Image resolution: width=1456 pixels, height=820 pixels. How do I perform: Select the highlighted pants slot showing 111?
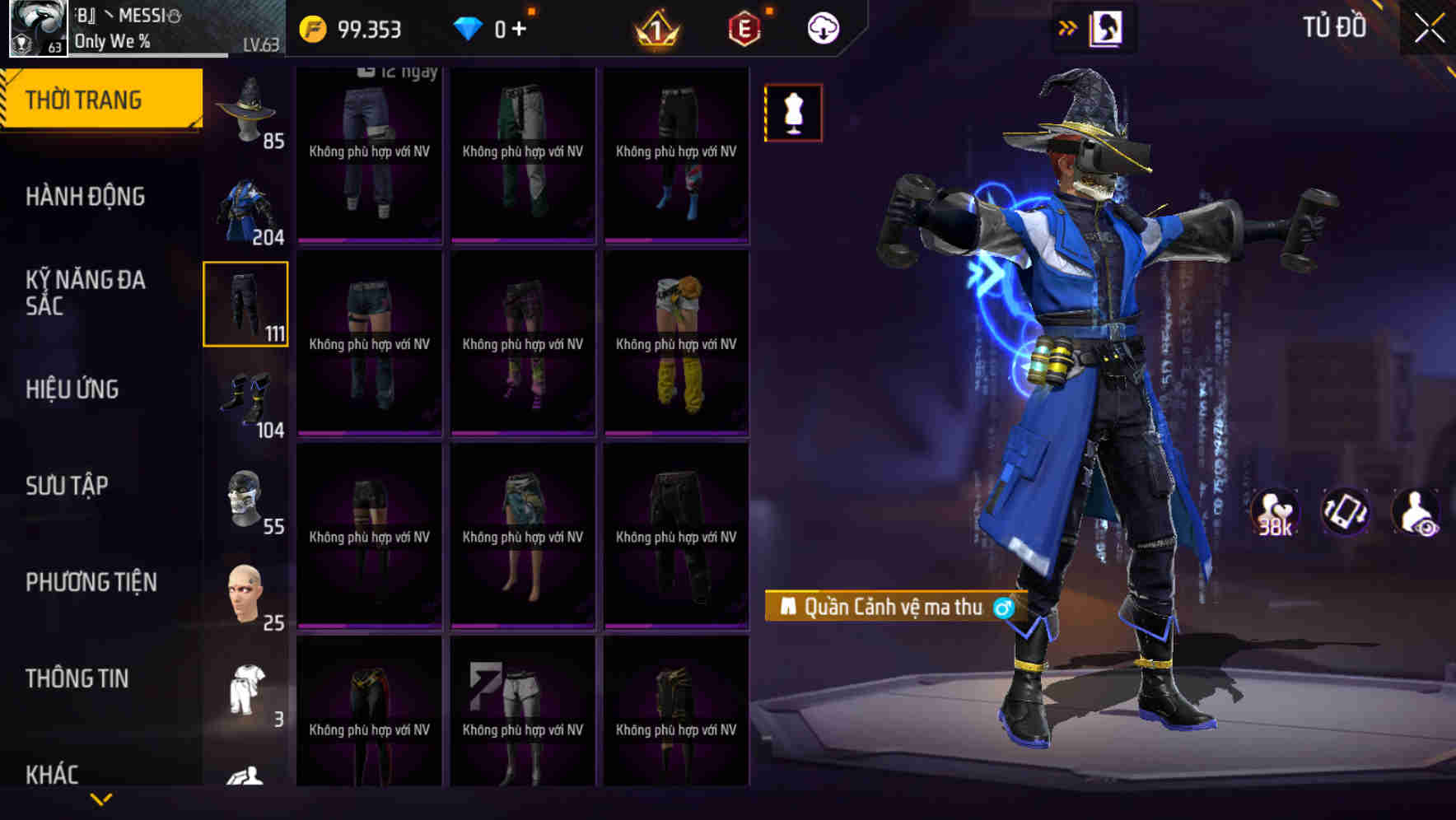(245, 303)
